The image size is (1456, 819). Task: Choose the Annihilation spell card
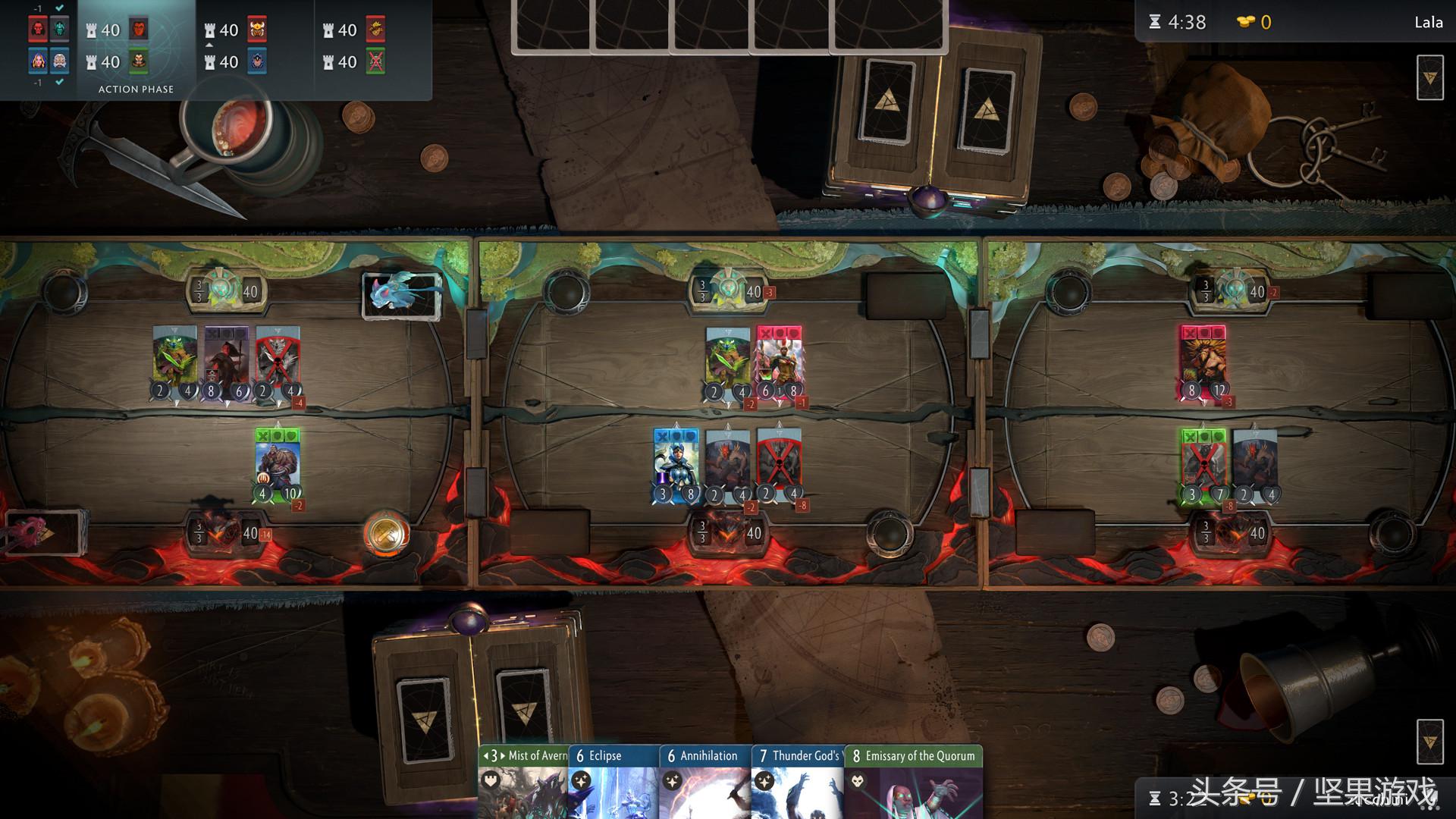[705, 781]
